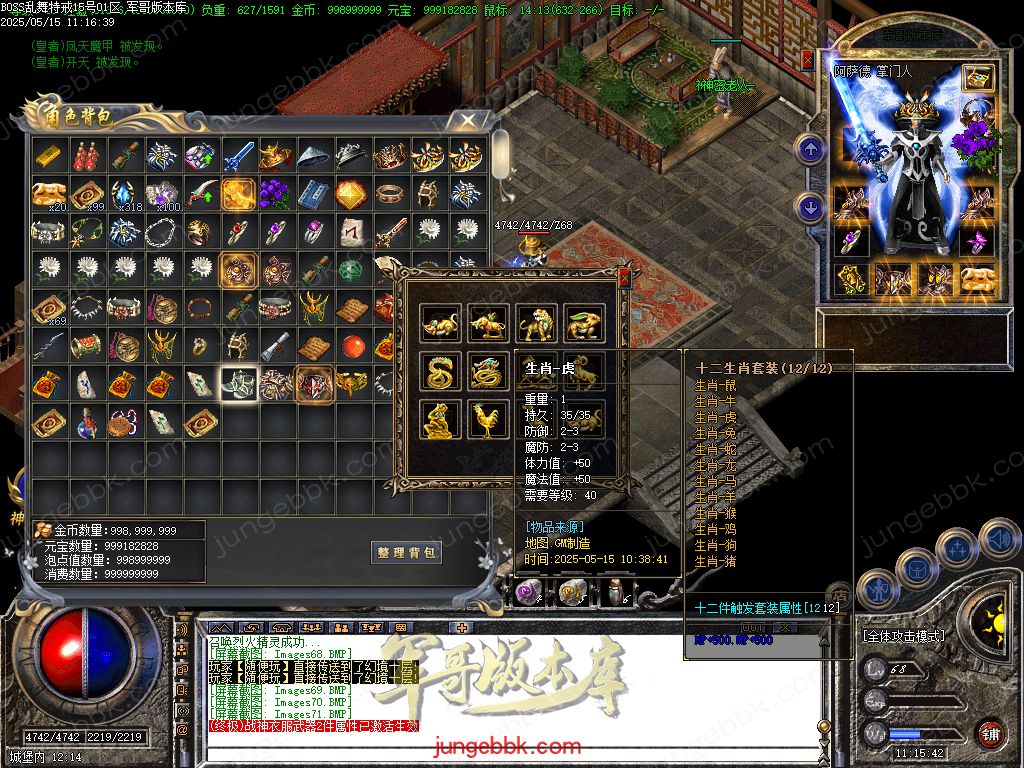This screenshot has height=768, width=1024.
Task: Use the purple scroll in the quick belt
Action: (x=530, y=594)
